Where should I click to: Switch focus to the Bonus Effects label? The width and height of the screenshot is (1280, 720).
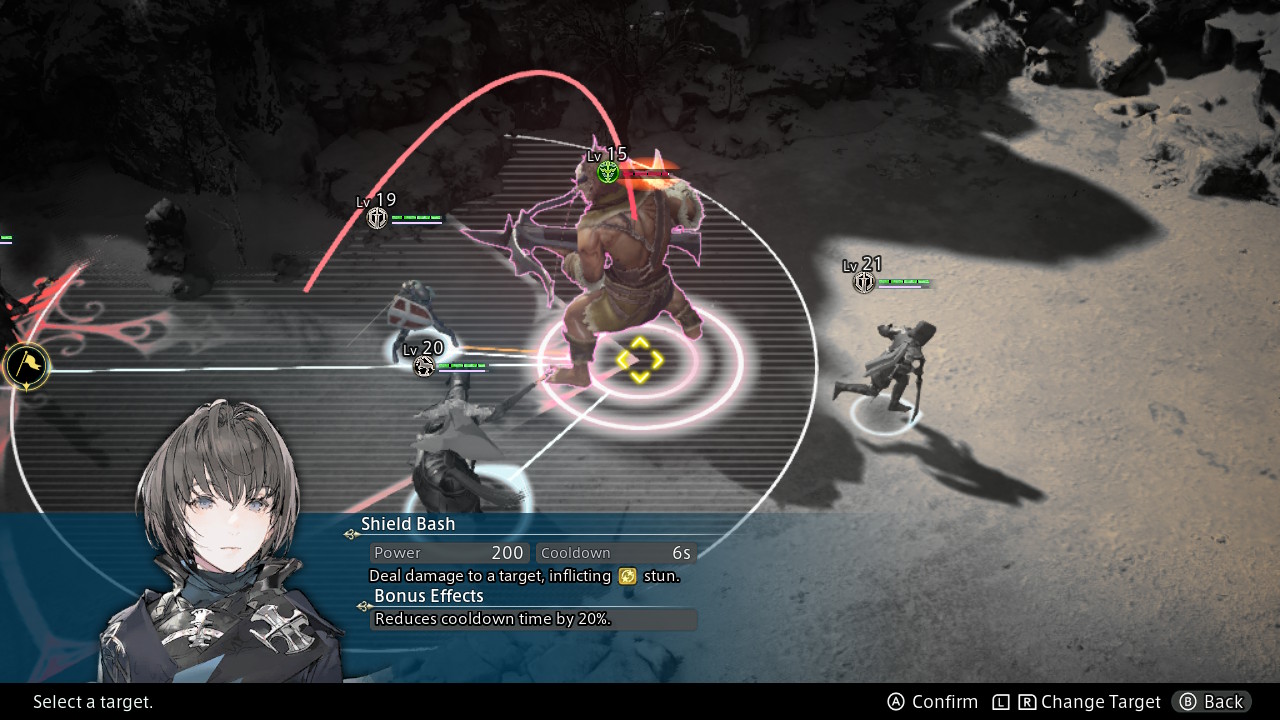tap(428, 595)
